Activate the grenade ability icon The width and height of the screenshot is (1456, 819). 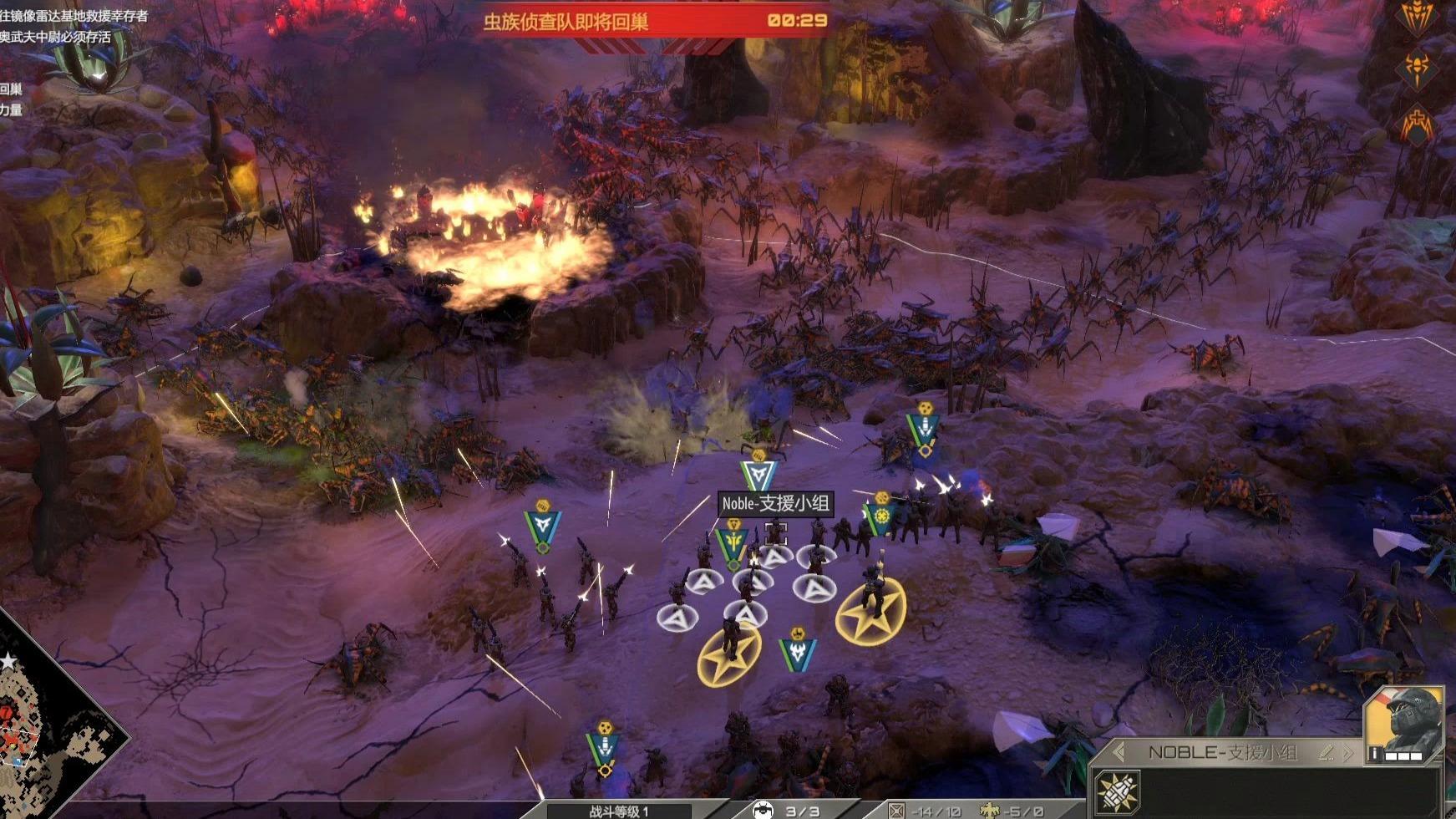point(1118,792)
